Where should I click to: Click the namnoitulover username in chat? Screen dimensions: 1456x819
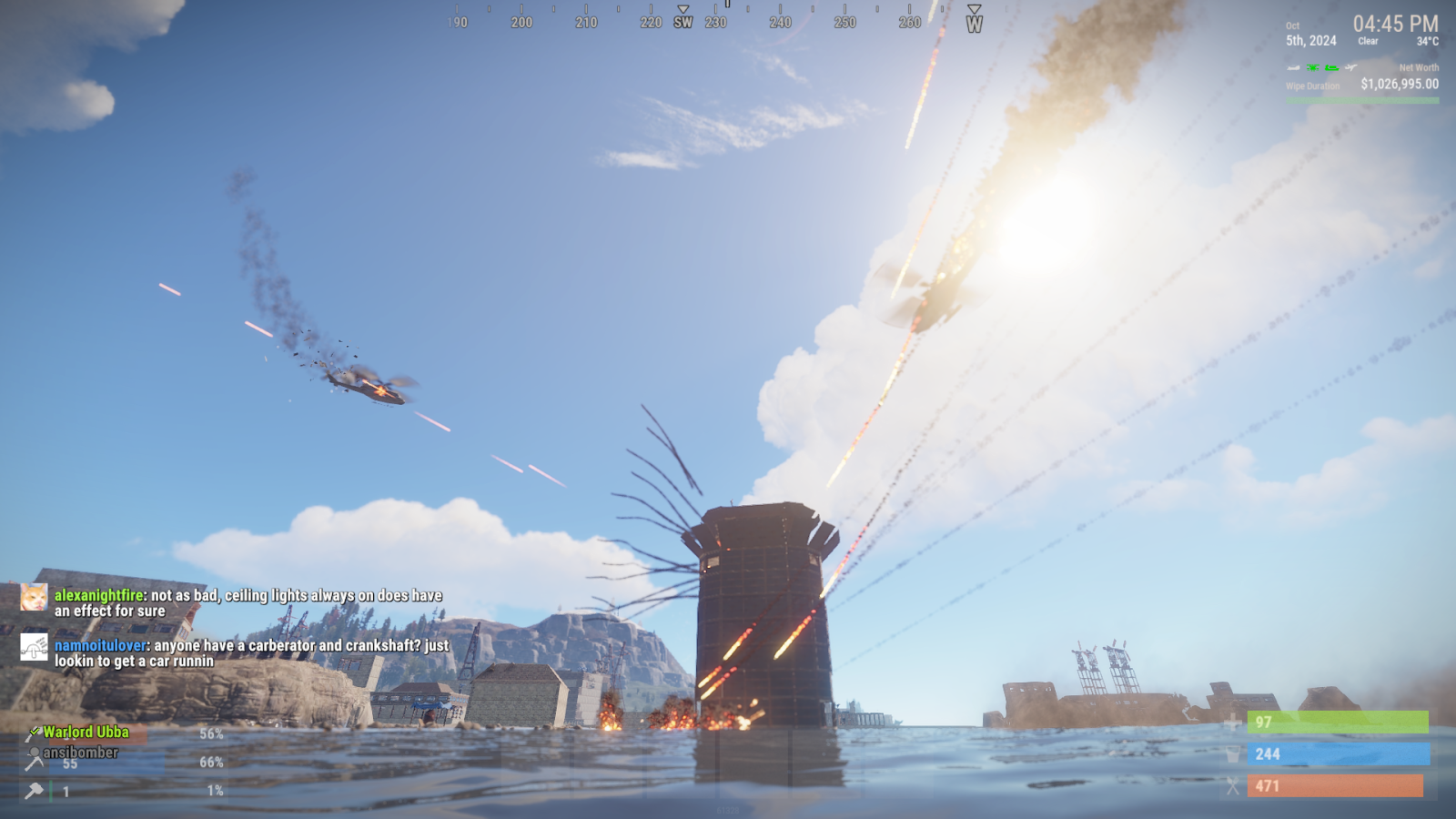(x=100, y=645)
